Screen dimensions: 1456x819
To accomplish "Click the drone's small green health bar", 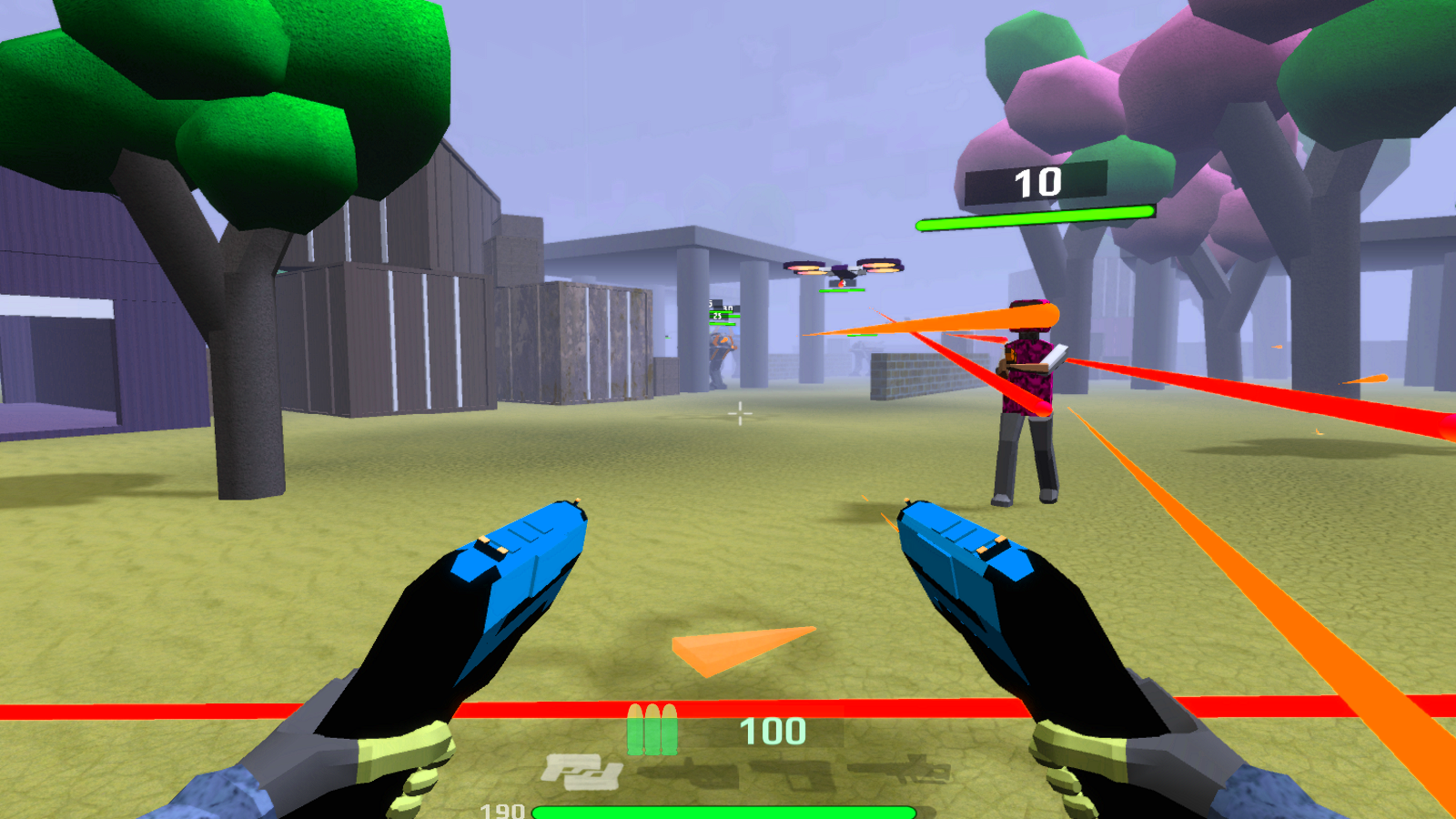I will click(x=842, y=290).
